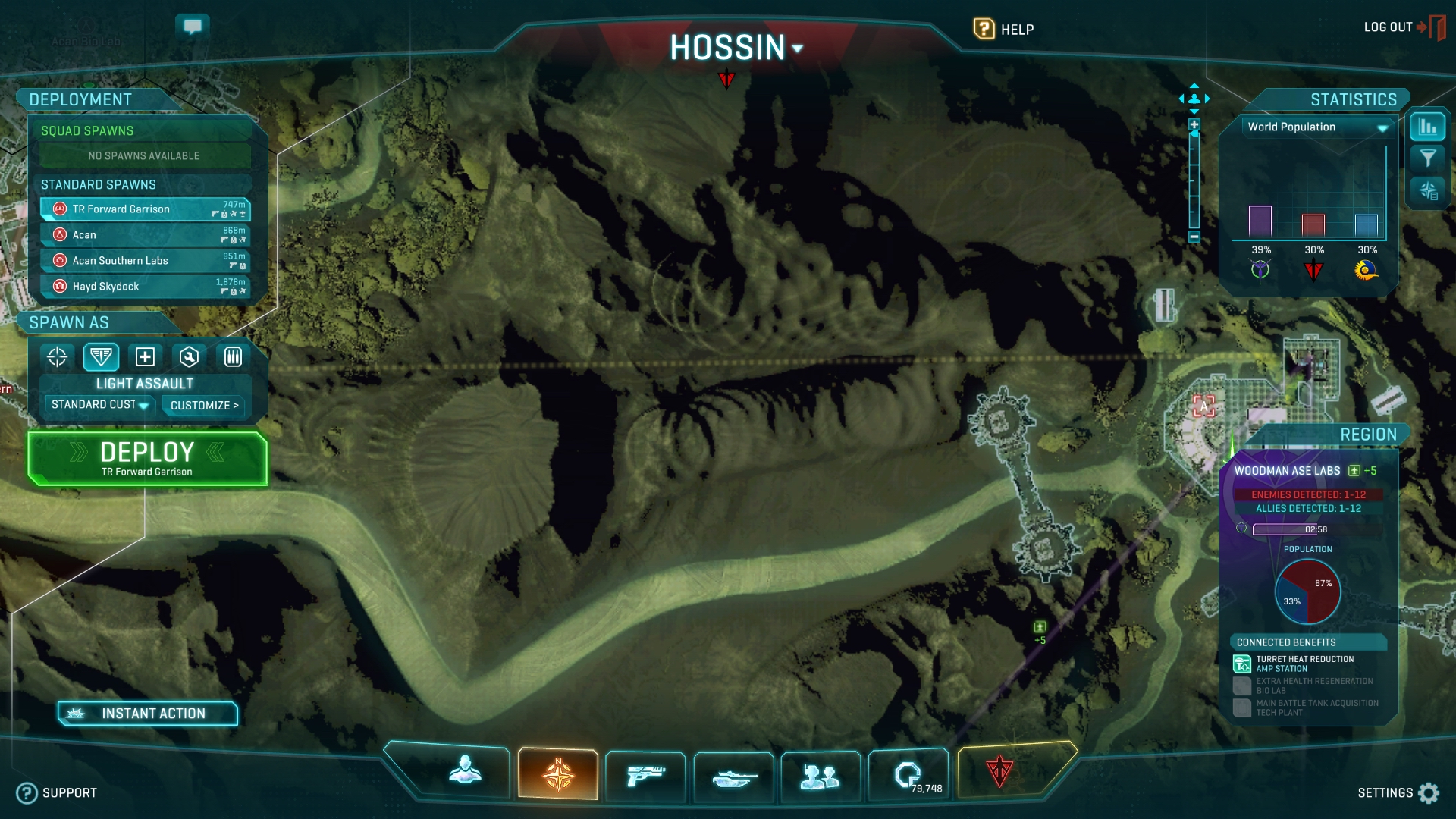Select the Infiltrator class icon
The image size is (1456, 819).
coord(58,356)
